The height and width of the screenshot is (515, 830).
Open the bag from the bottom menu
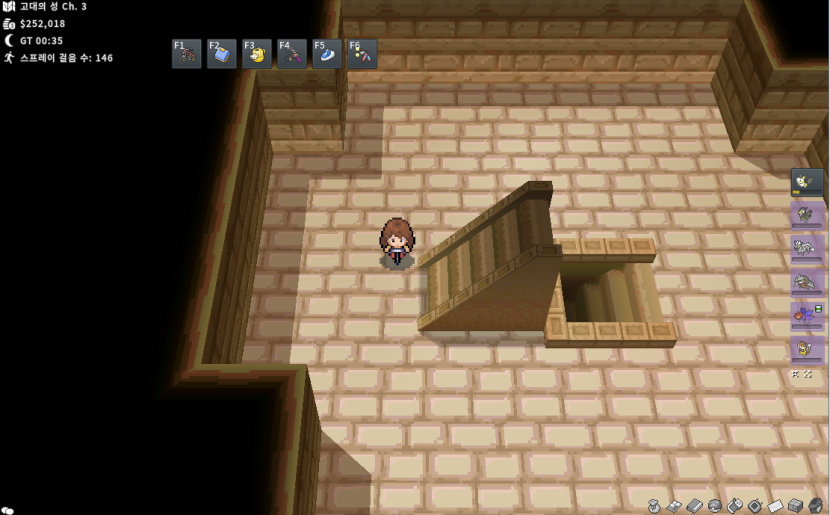(x=654, y=506)
